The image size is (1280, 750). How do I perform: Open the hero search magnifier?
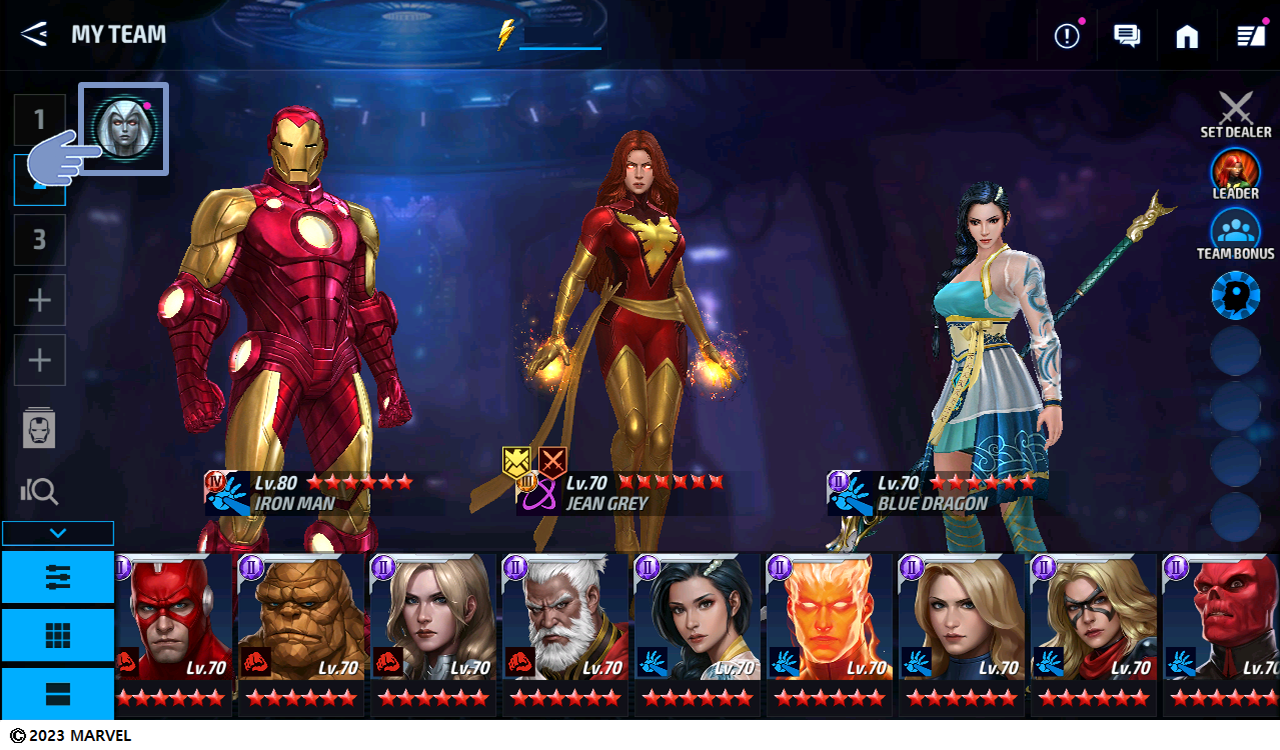(40, 490)
